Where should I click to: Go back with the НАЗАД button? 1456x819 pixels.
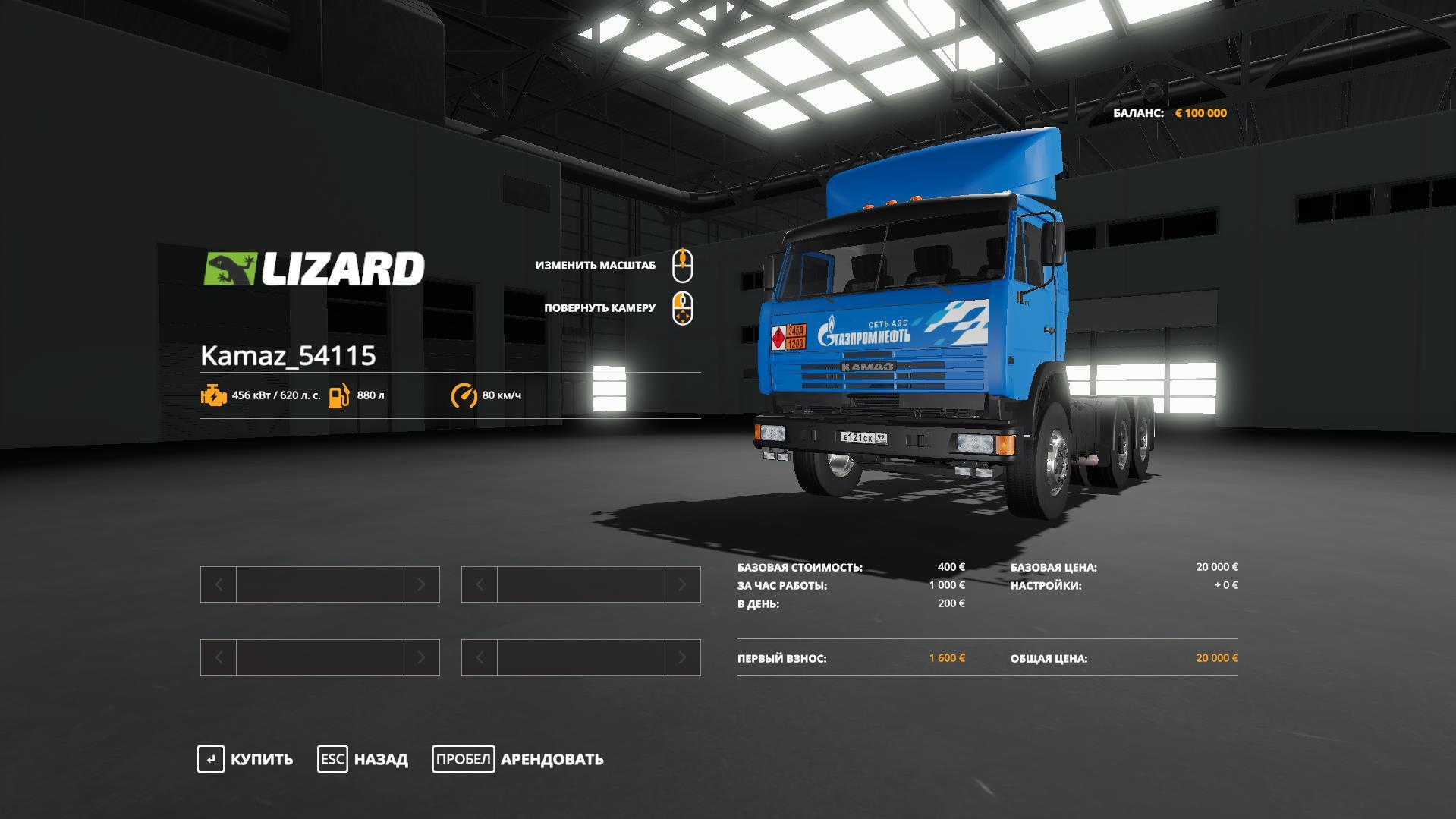[363, 759]
